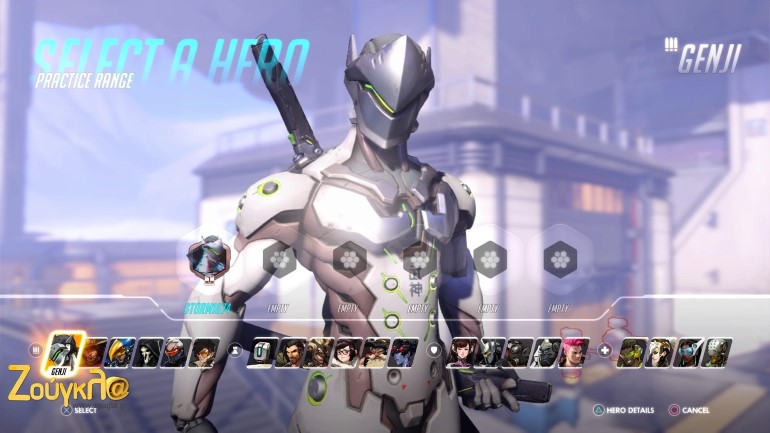Viewport: 770px width, 433px height.
Task: Select the Mercy portrait
Action: click(x=661, y=351)
